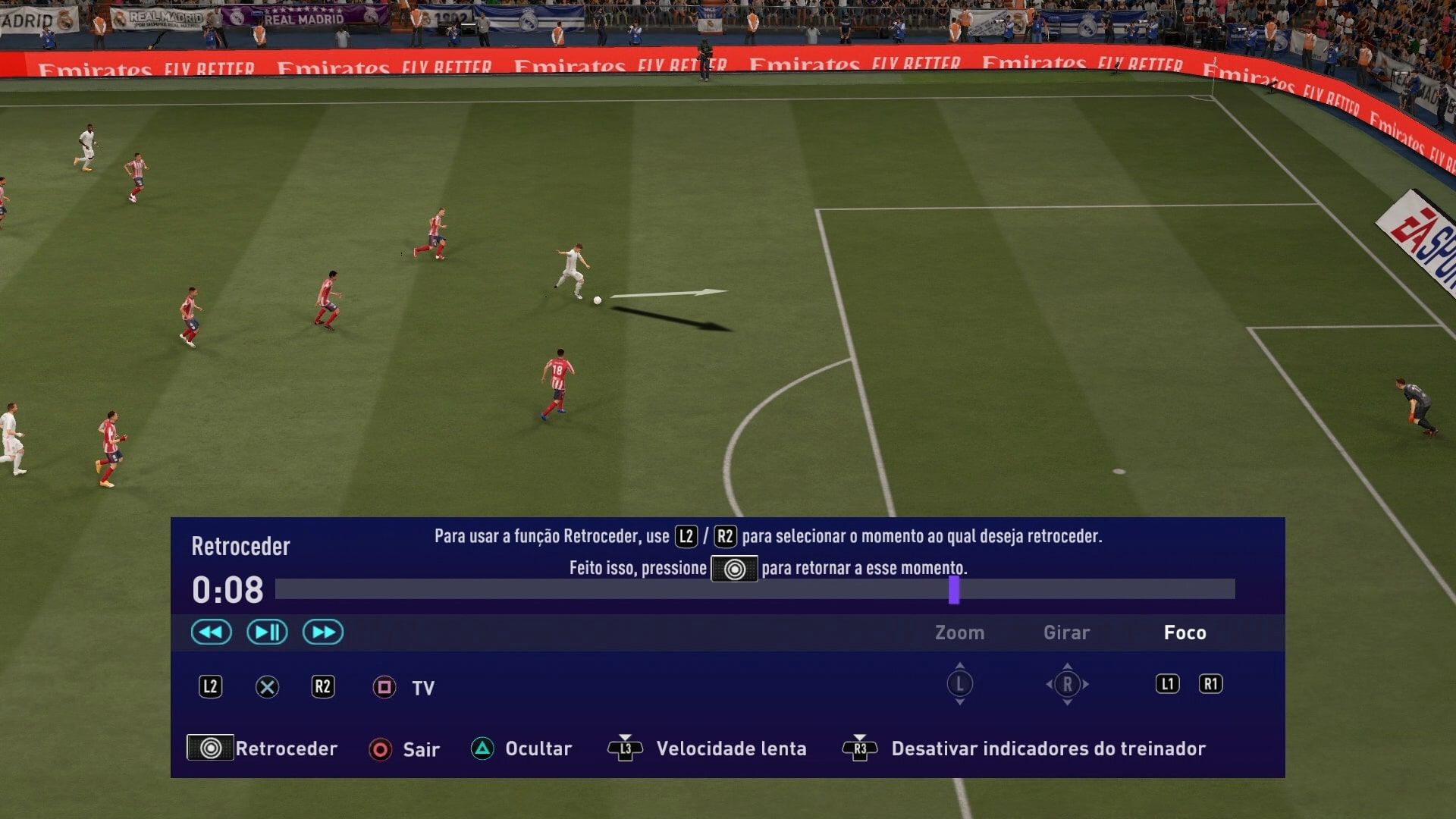The image size is (1456, 819).
Task: Click the touchpad icon next to Retroceder
Action: coord(210,748)
